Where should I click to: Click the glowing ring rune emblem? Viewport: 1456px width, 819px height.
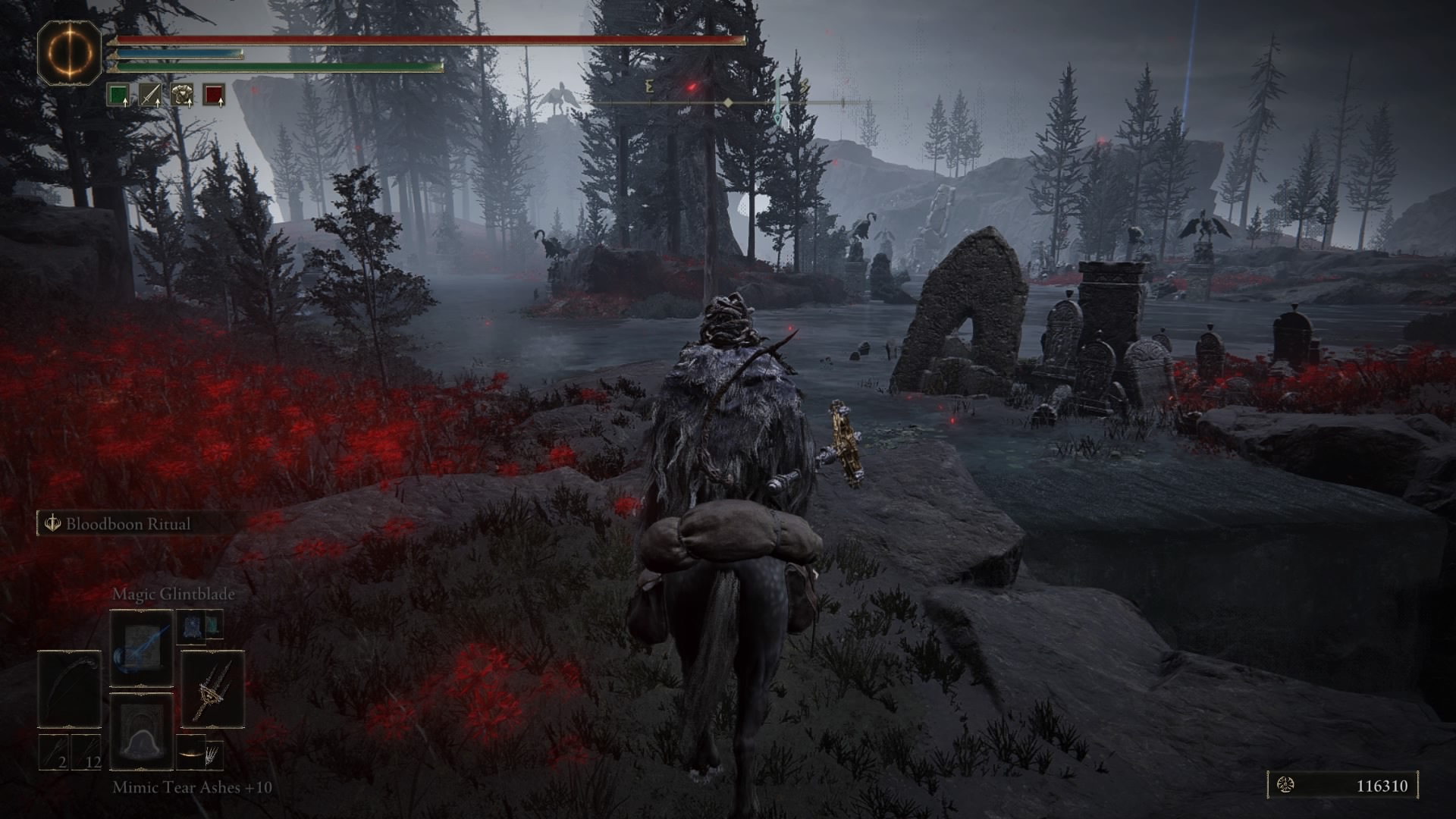70,52
